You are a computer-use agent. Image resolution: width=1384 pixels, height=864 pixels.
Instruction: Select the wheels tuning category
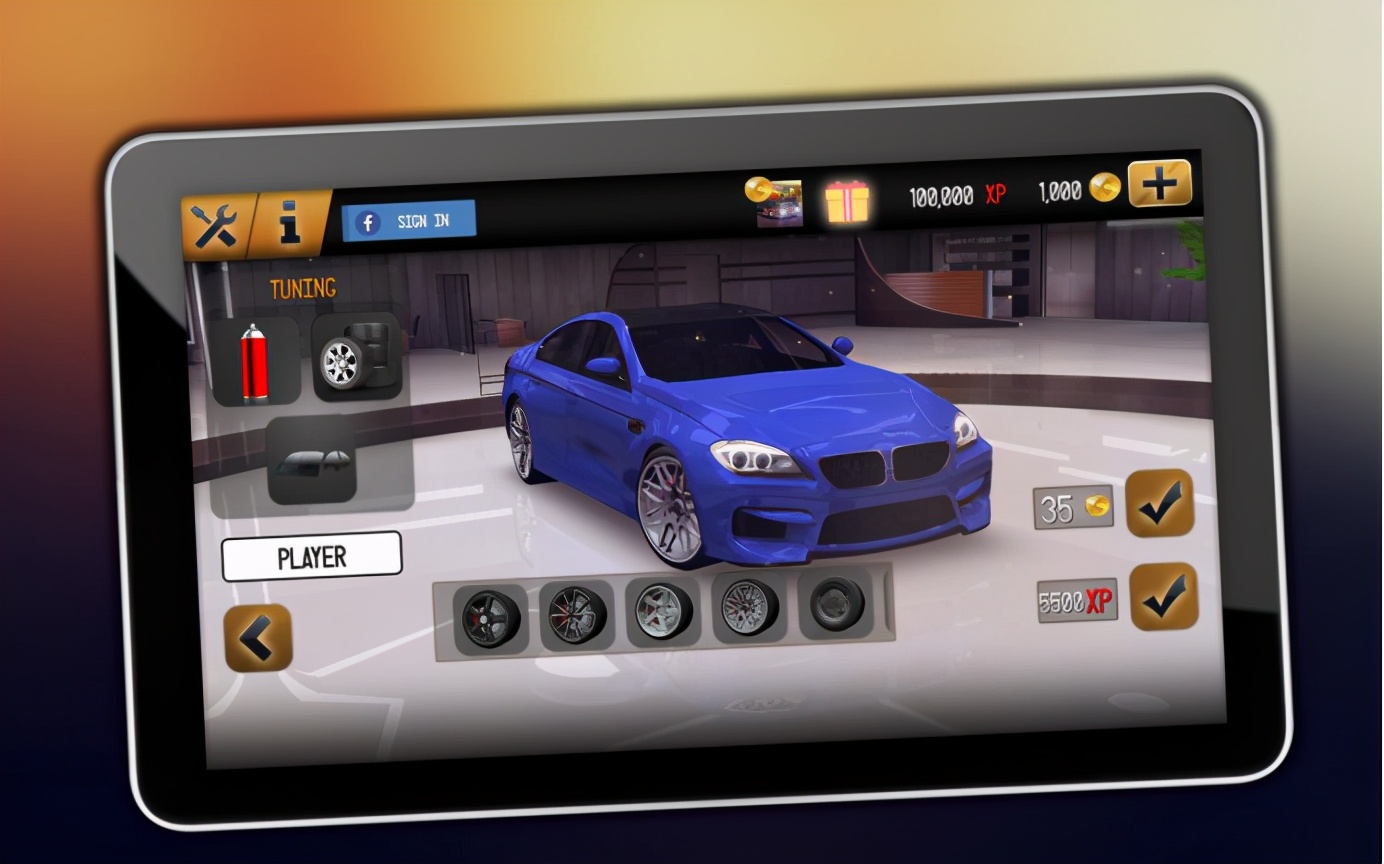point(357,358)
